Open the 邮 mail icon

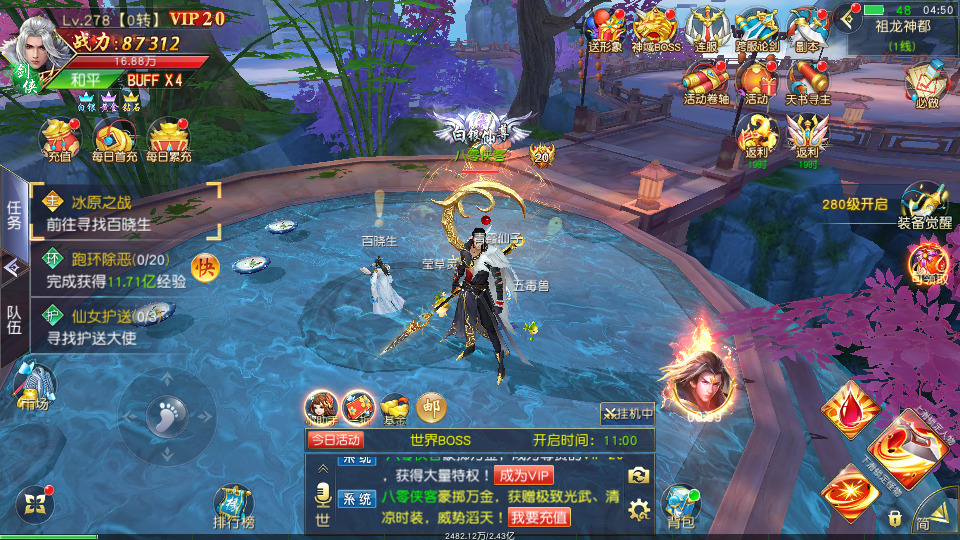point(431,406)
